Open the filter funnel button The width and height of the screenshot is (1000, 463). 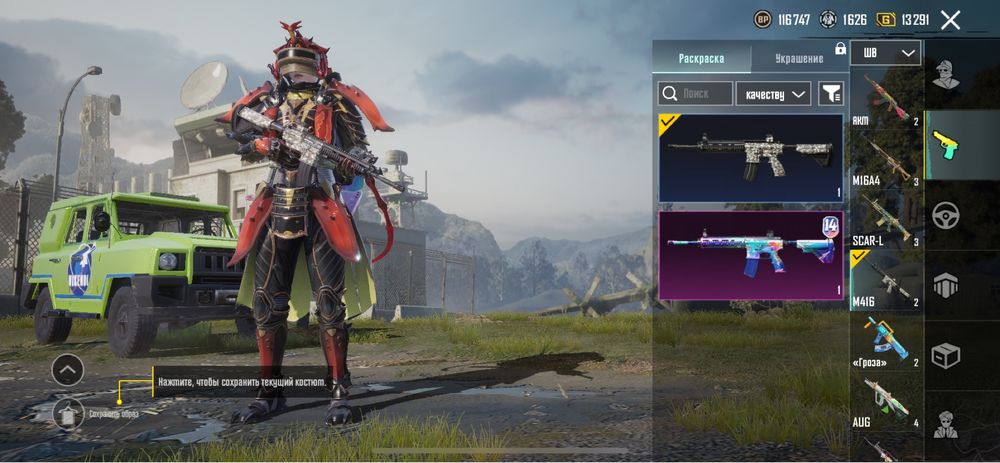[830, 93]
